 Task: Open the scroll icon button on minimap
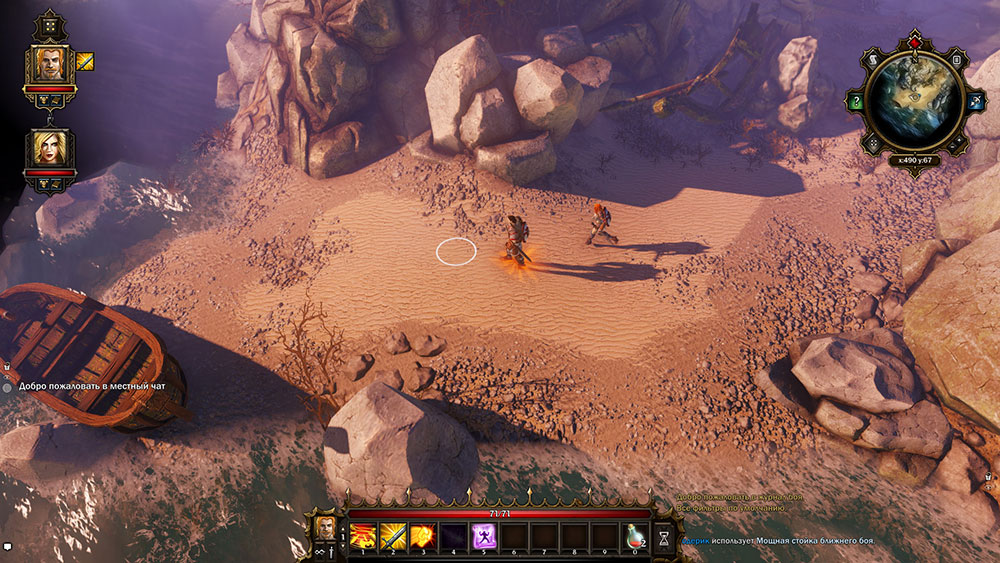(873, 61)
